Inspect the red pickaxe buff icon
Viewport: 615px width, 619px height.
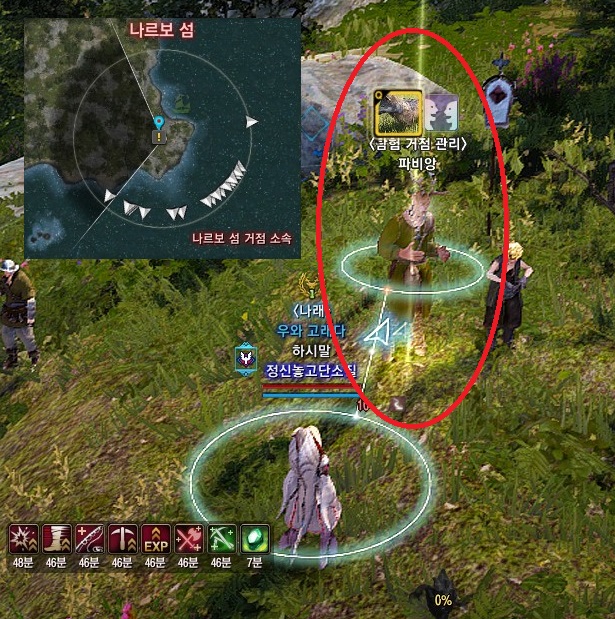point(122,540)
